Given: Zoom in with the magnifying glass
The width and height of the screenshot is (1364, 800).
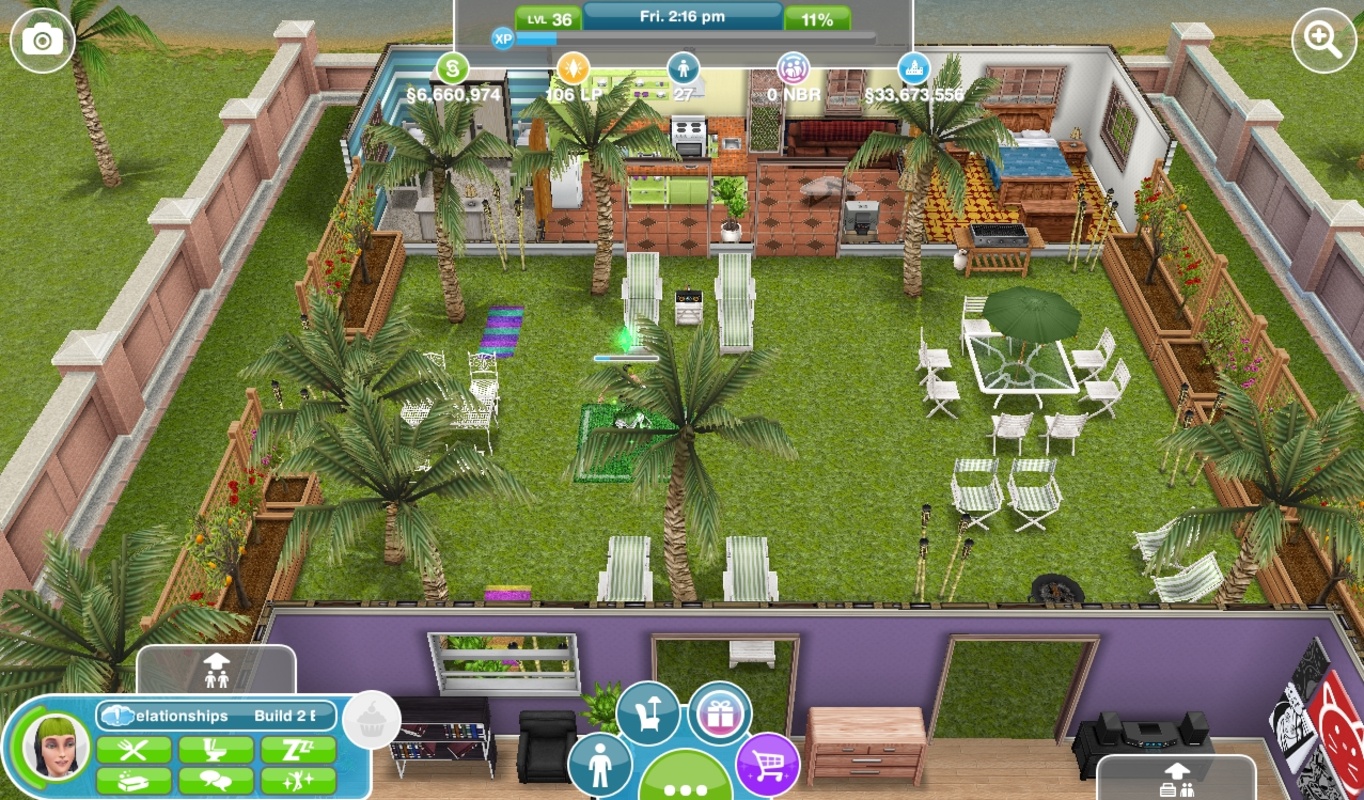Looking at the screenshot, I should (1326, 38).
